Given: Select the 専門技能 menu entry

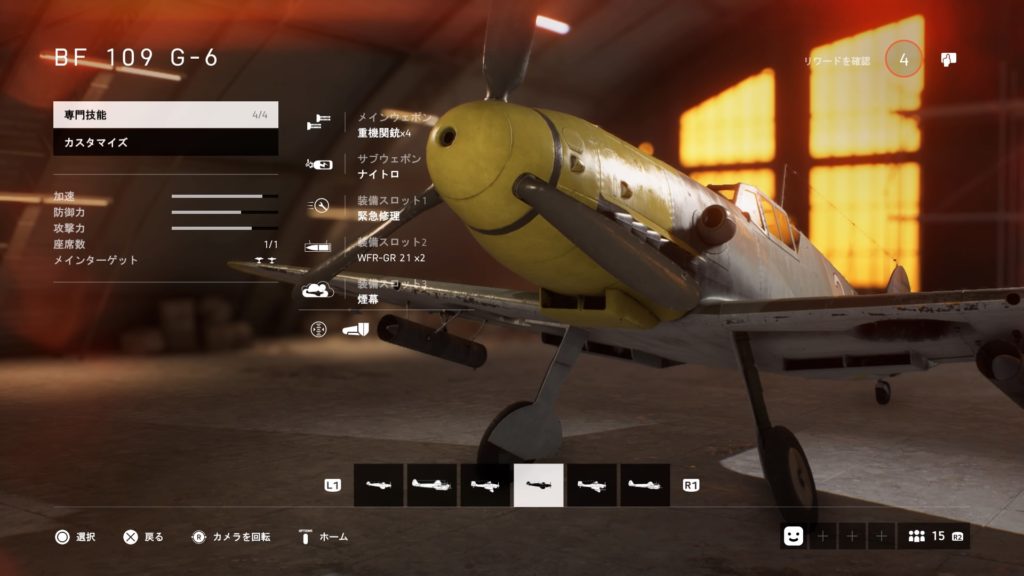Looking at the screenshot, I should 165,115.
